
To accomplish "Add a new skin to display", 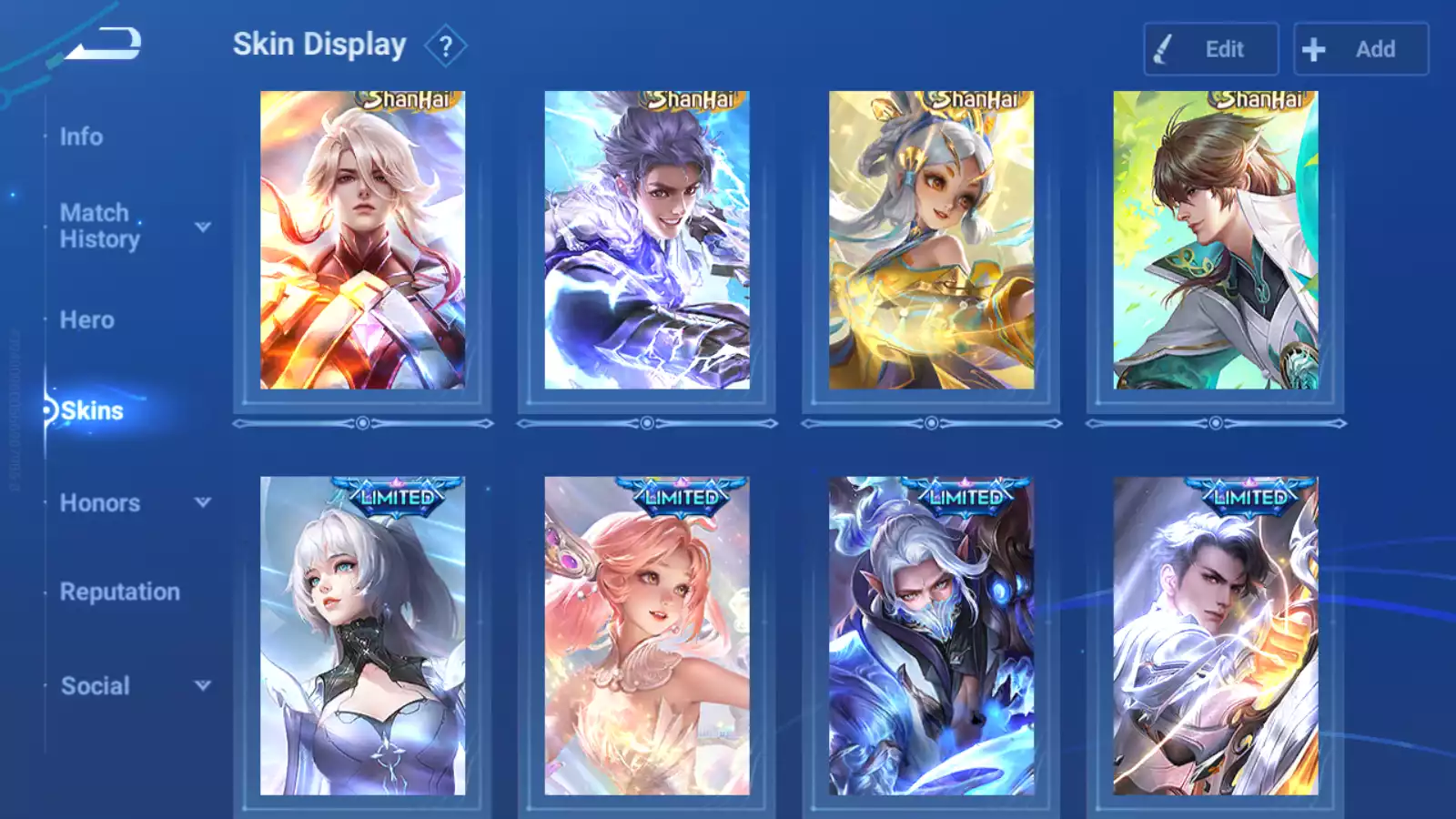I will coord(1360,49).
